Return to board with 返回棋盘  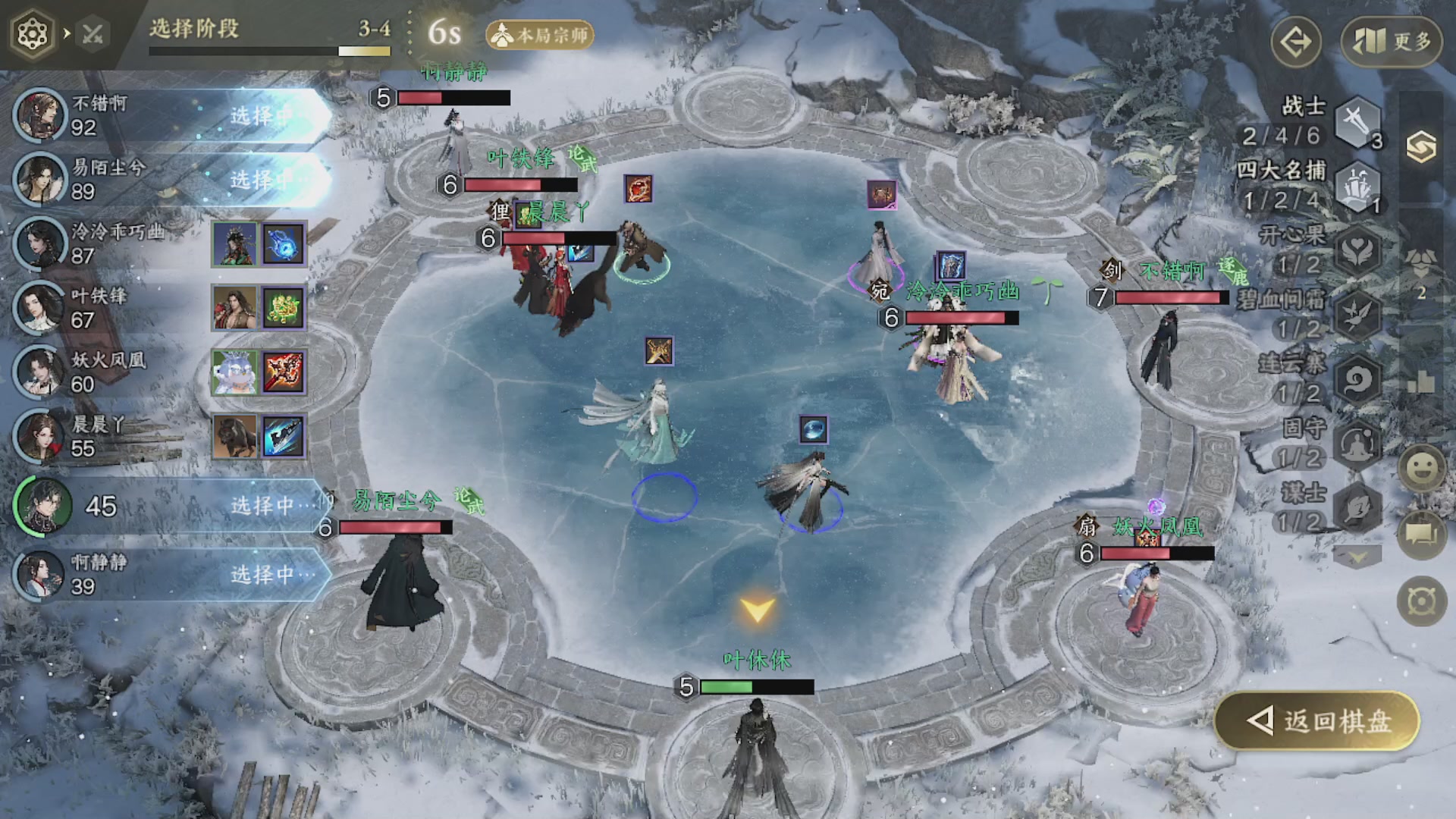(1318, 721)
